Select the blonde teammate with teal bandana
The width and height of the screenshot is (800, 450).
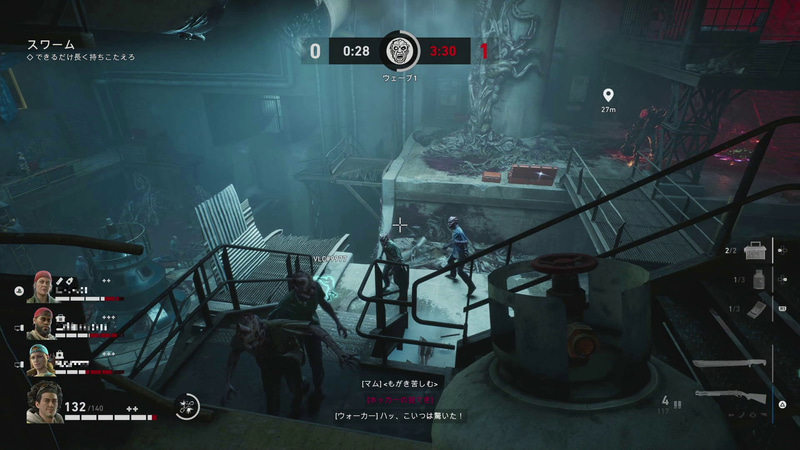(40, 359)
